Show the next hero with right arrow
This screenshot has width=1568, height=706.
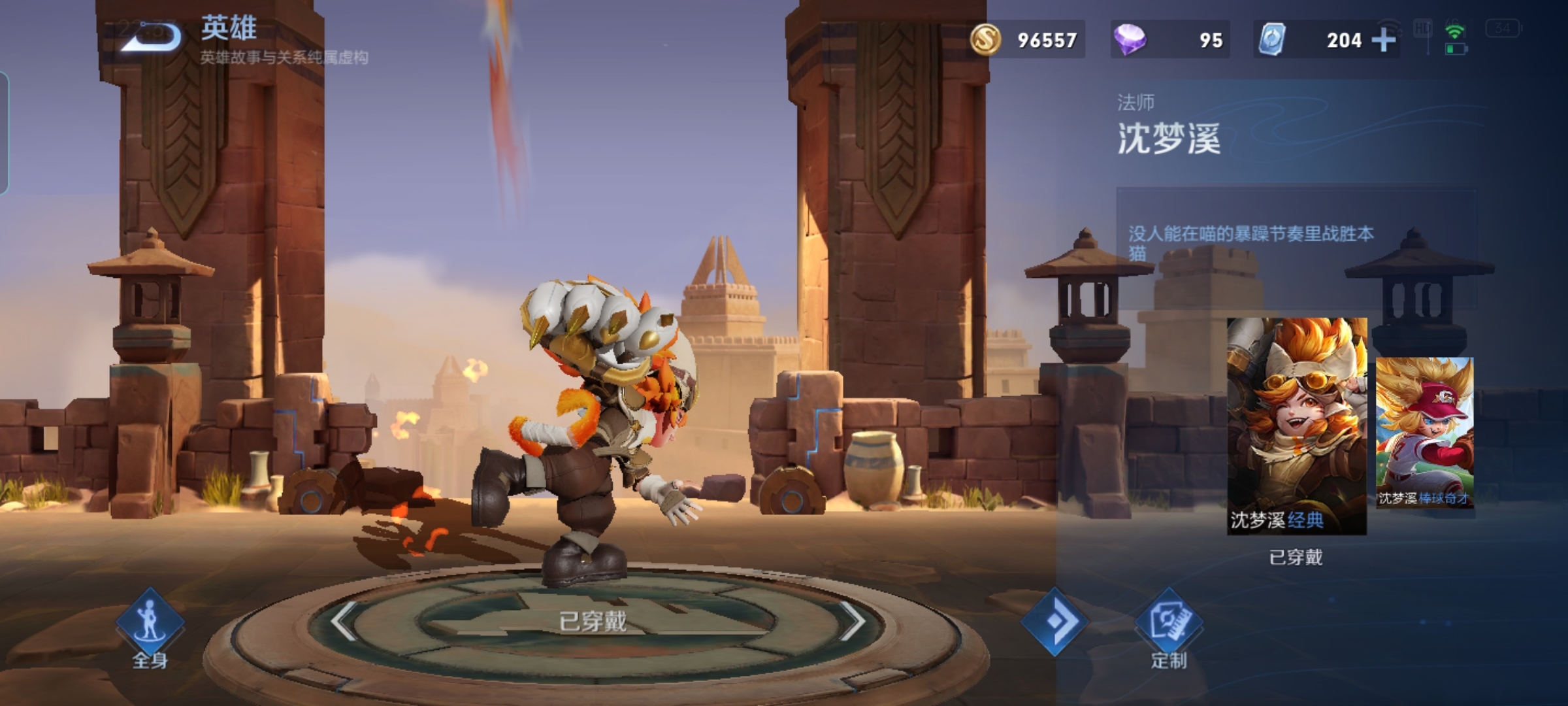click(x=851, y=621)
